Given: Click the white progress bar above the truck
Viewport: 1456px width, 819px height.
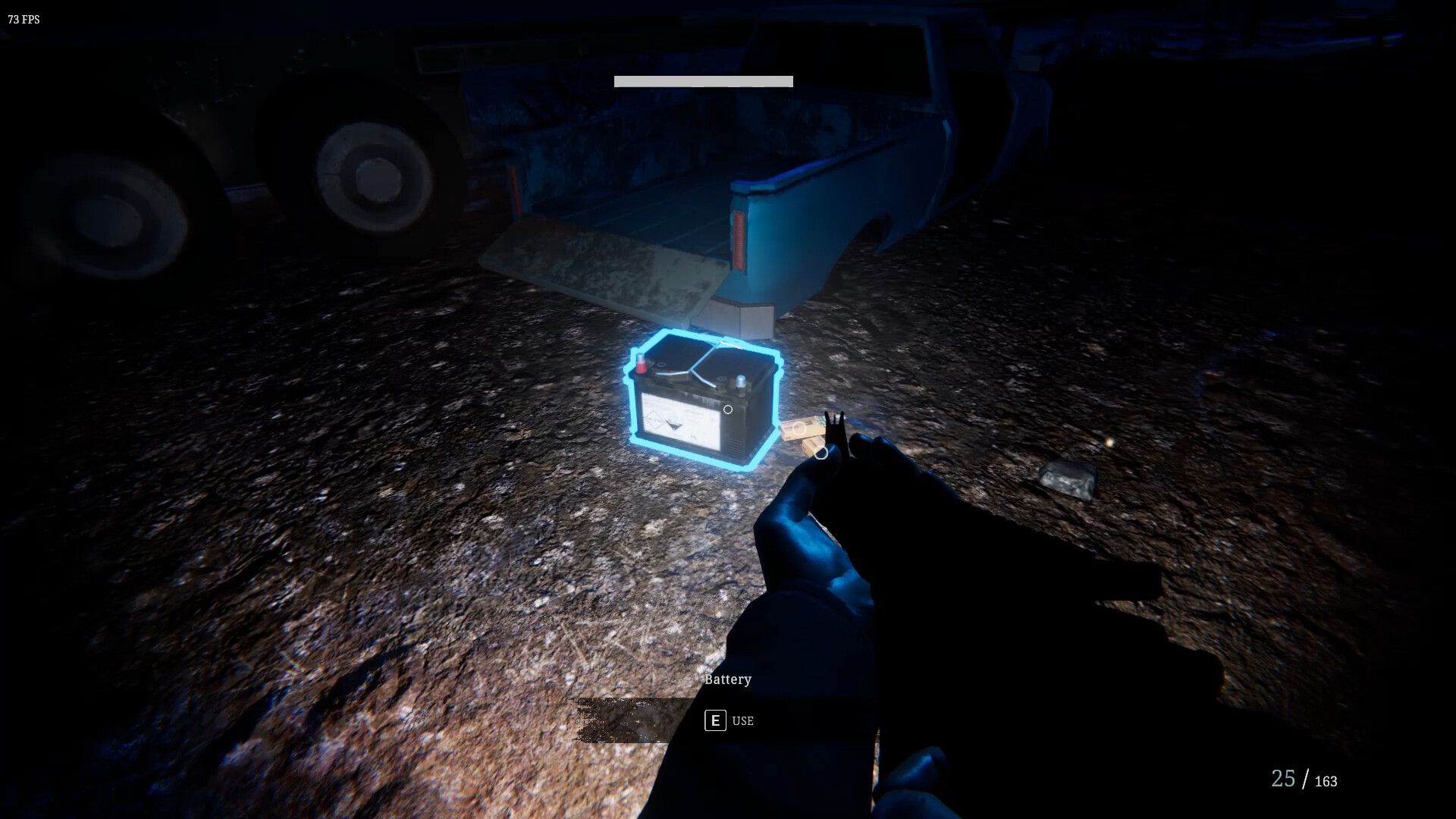Looking at the screenshot, I should [703, 81].
